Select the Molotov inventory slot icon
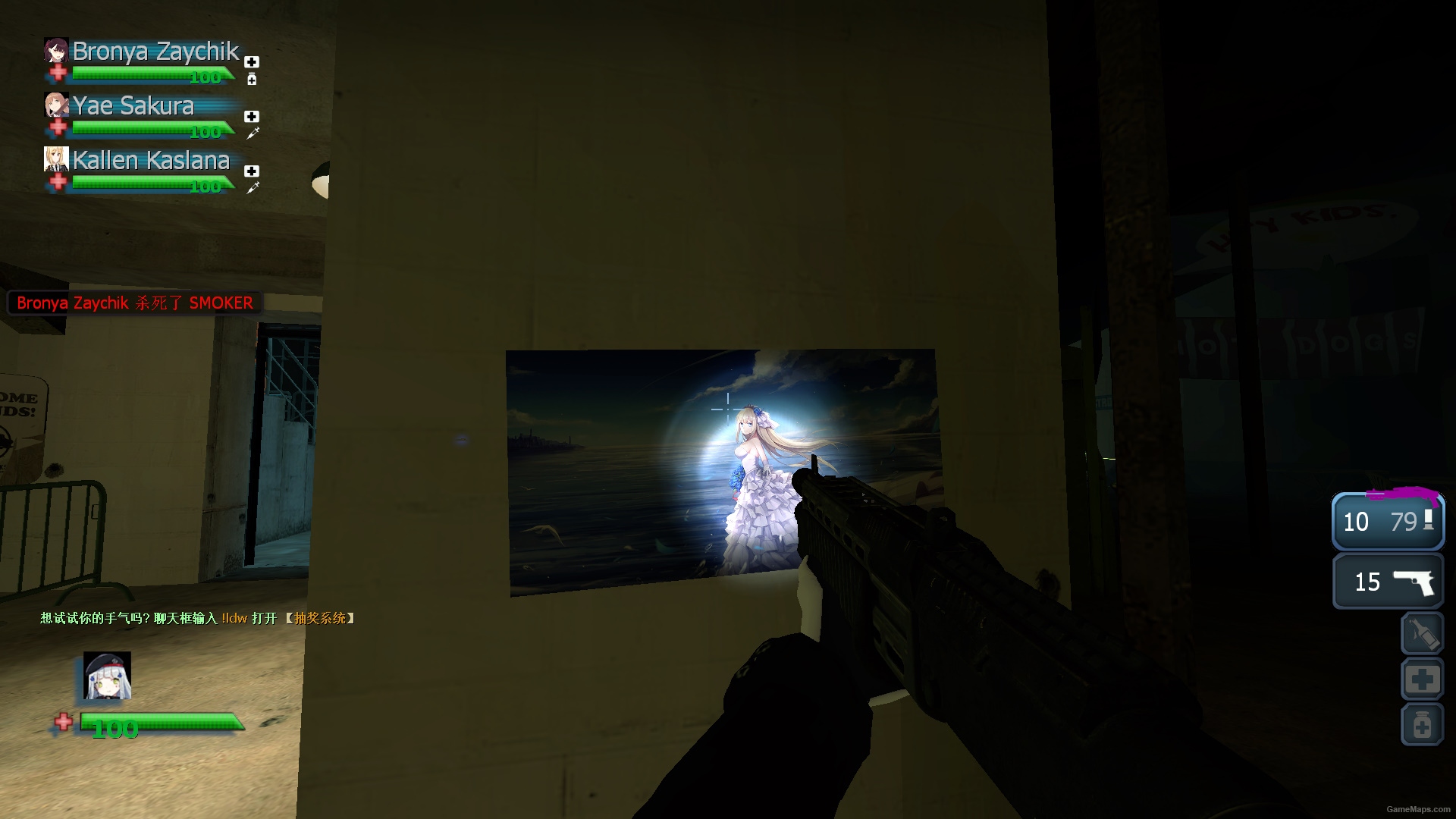The width and height of the screenshot is (1456, 819). (x=1422, y=633)
